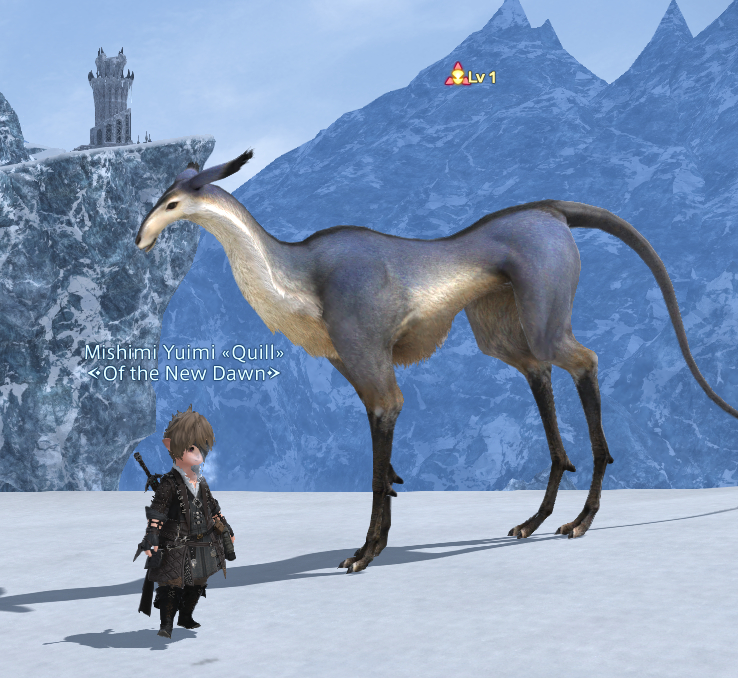Viewport: 738px width, 678px height.
Task: Select the Mishimi Yuimi player nameplate
Action: tap(184, 353)
